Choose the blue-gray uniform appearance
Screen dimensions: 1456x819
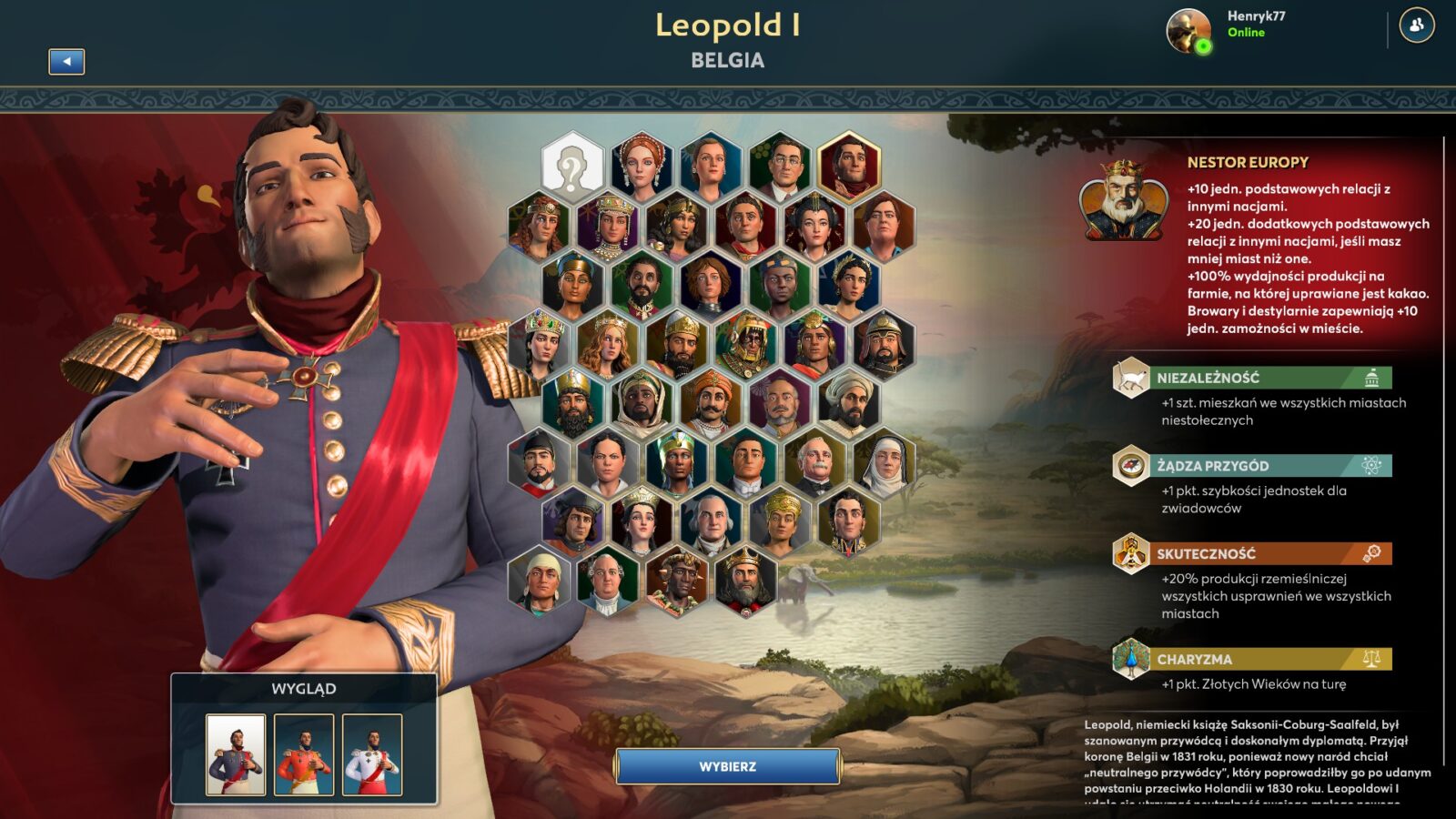click(x=236, y=754)
